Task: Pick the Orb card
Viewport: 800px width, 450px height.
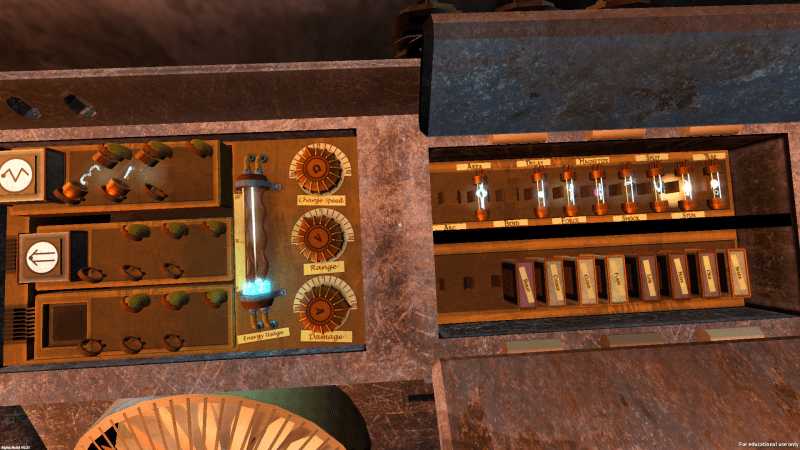Action: (708, 274)
